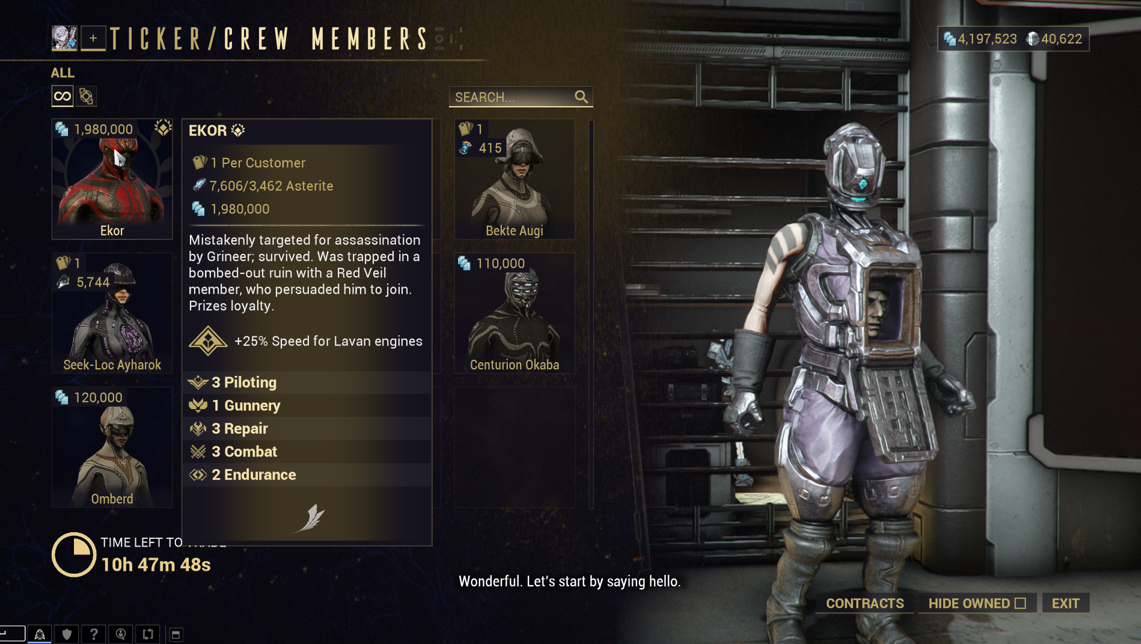
Task: Show all items with the infinity filter
Action: point(62,96)
